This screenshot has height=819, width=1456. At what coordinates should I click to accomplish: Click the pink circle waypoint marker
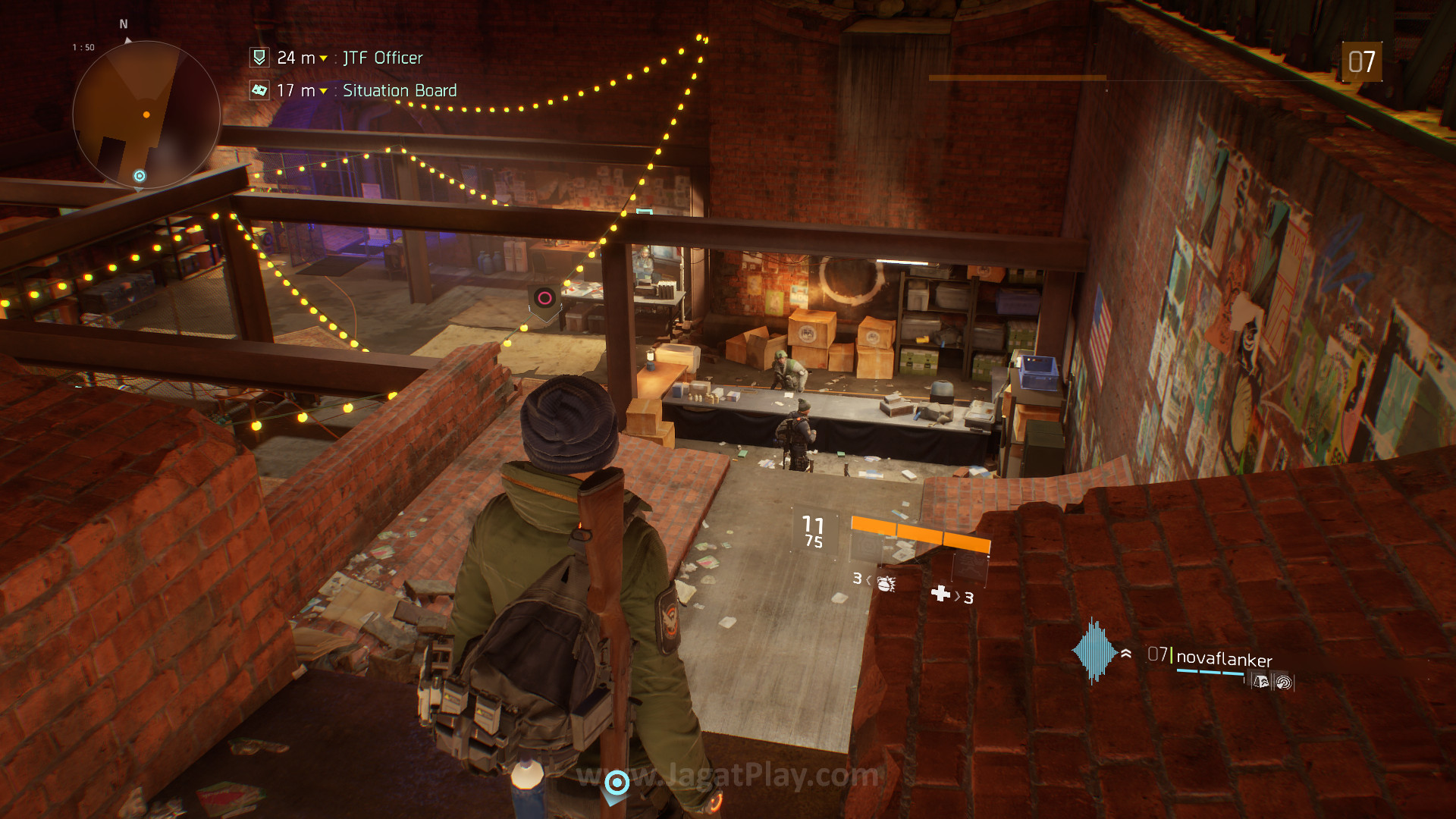coord(544,298)
